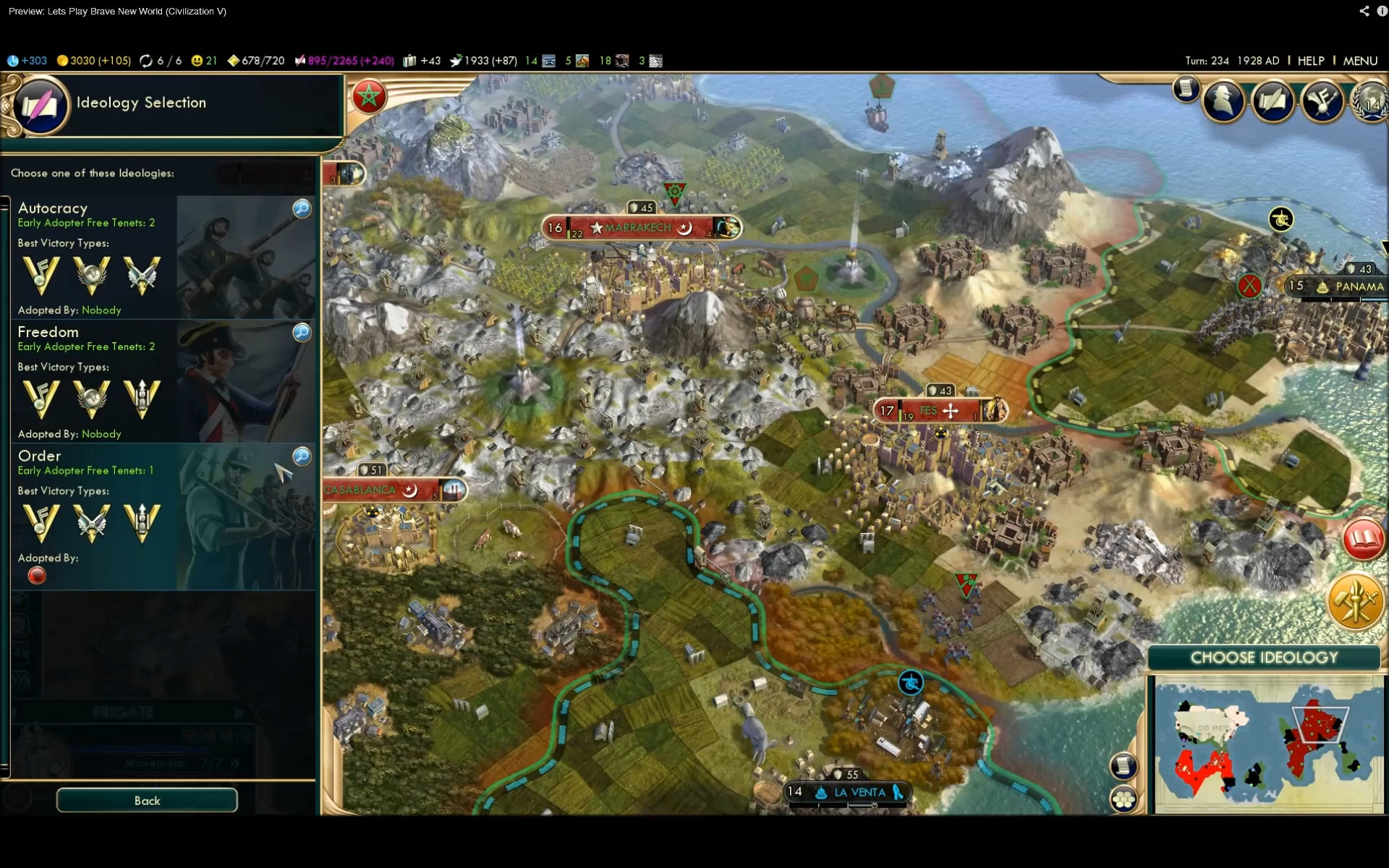This screenshot has height=868, width=1389.
Task: View Order tenets using the magnifier icon
Action: [x=302, y=456]
